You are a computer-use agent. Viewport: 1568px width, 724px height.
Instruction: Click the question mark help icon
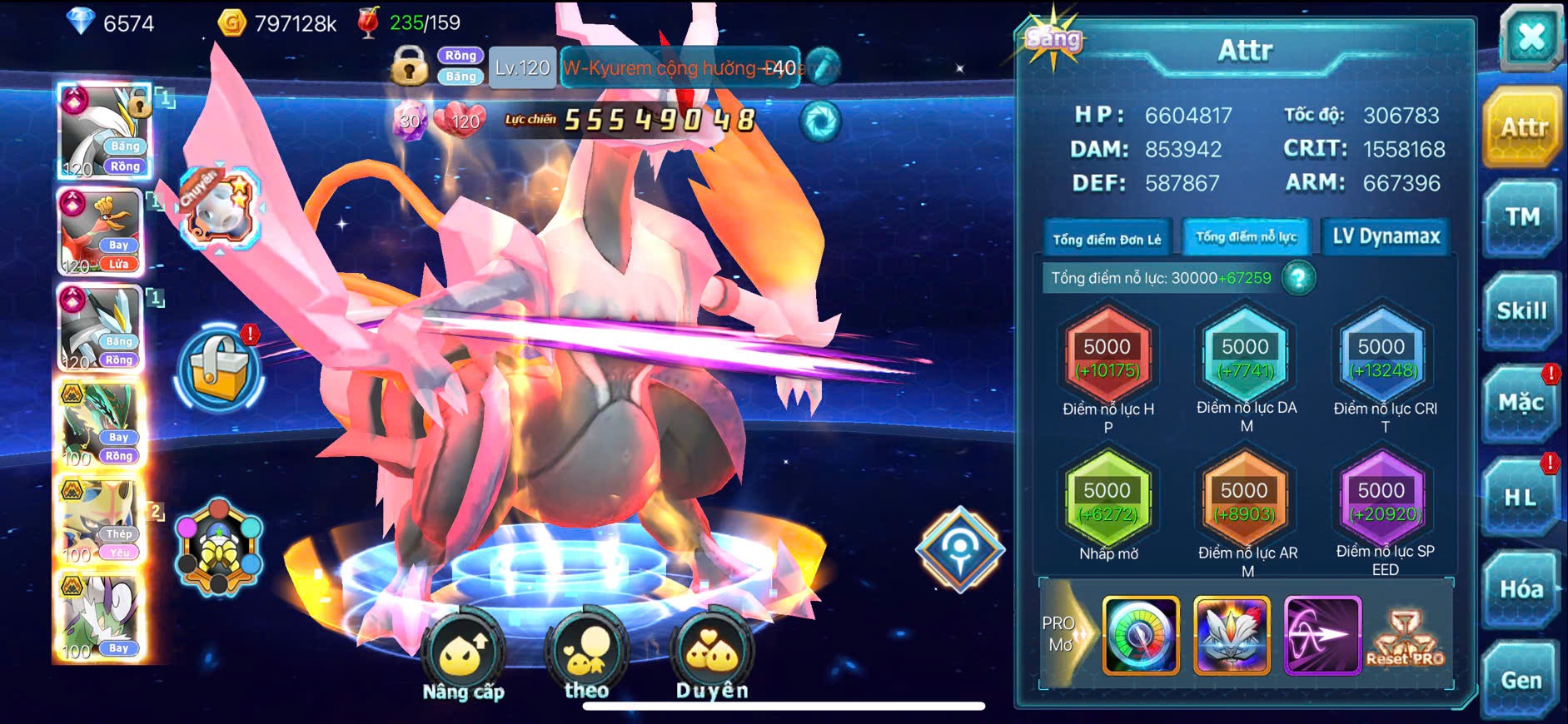click(1298, 278)
